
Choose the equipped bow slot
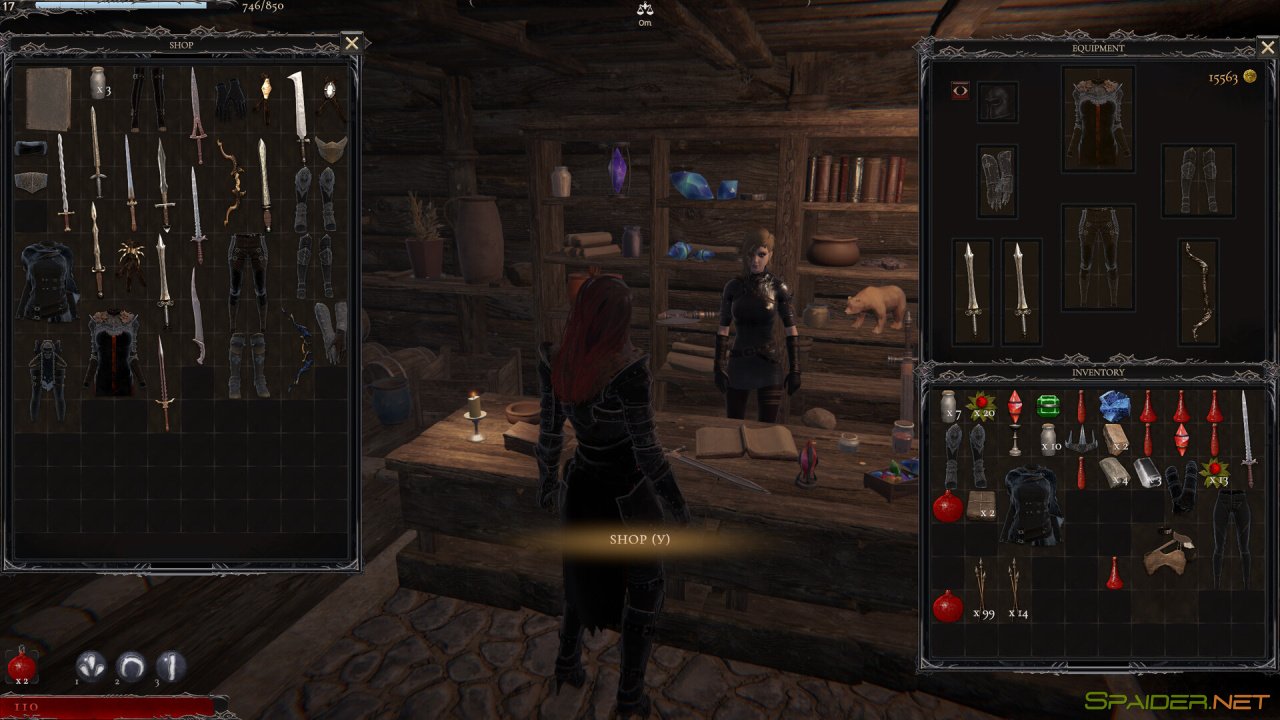pyautogui.click(x=1198, y=290)
